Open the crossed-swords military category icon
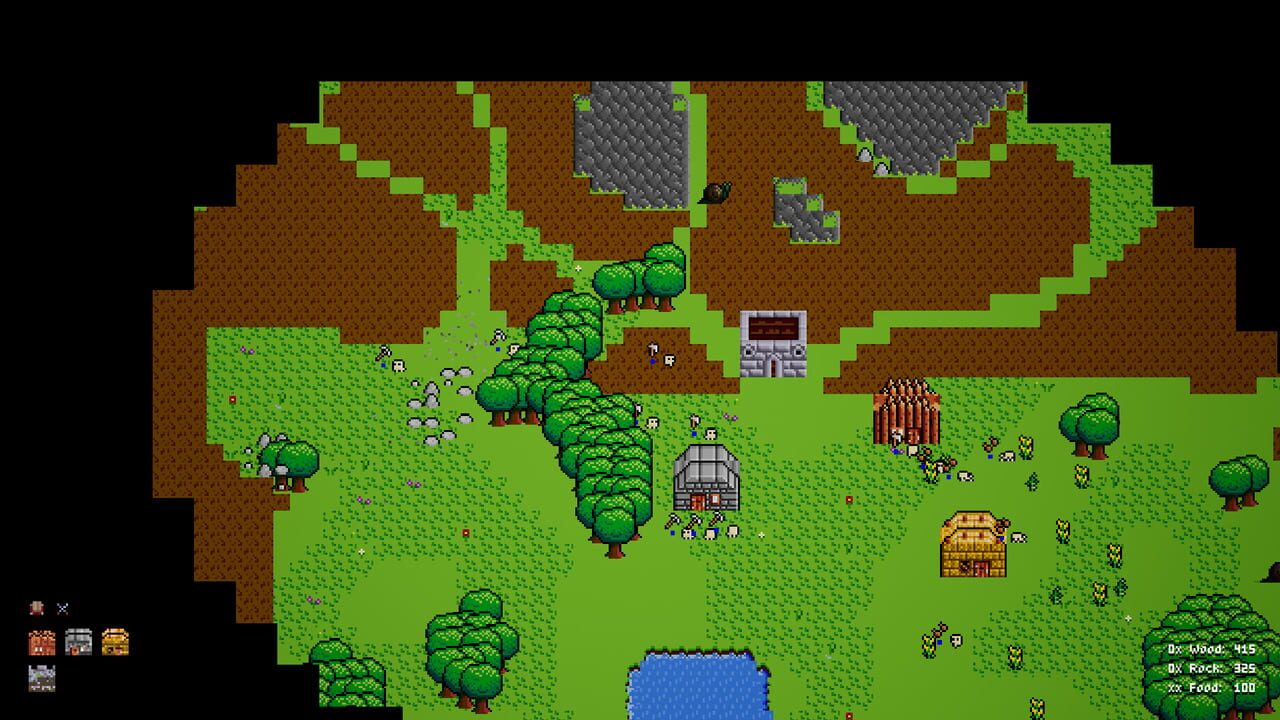This screenshot has height=720, width=1280. pyautogui.click(x=62, y=606)
